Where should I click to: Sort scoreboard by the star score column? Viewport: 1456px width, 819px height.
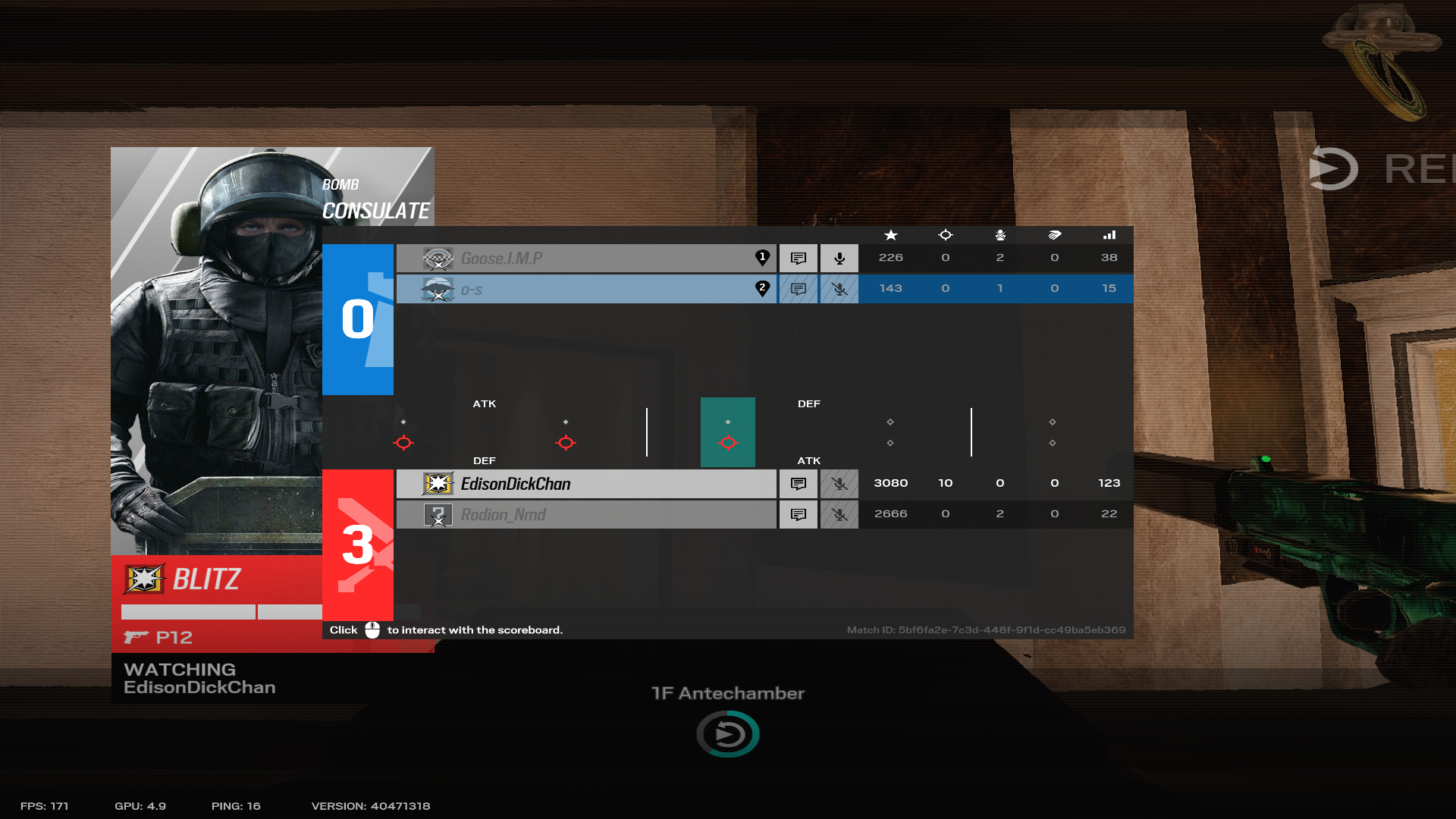click(890, 235)
